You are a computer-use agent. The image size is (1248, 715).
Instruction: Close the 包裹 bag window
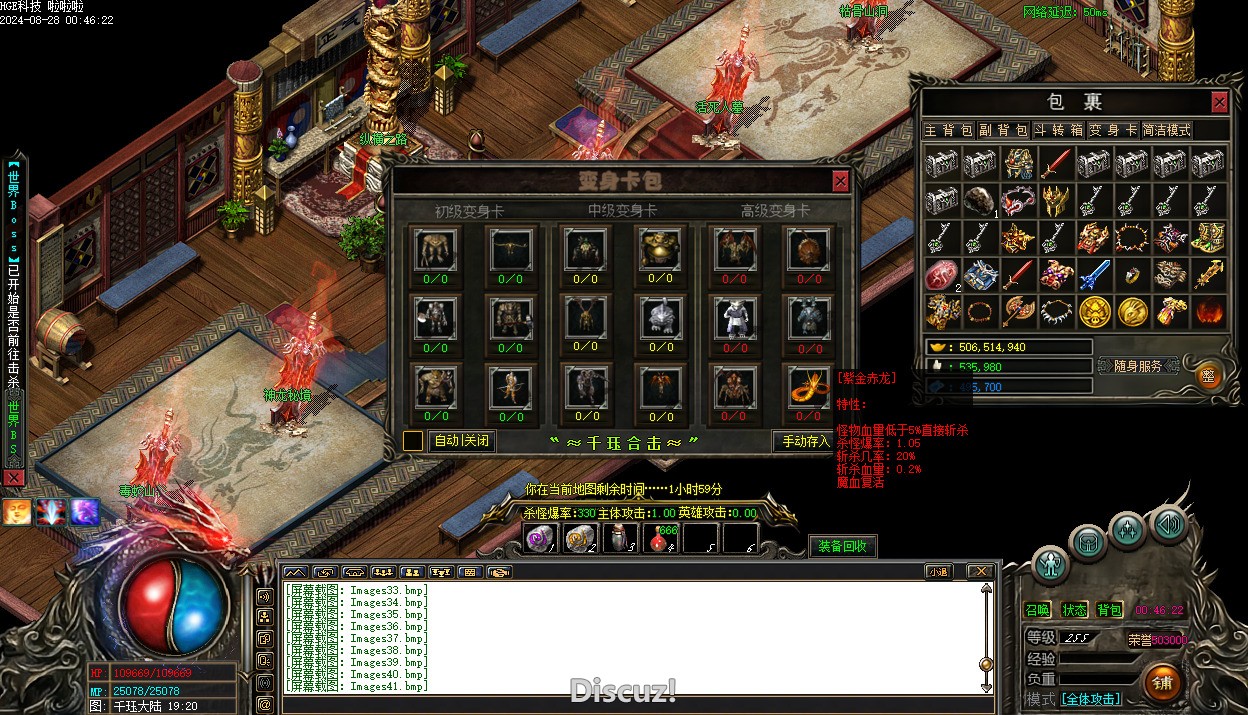(1219, 102)
